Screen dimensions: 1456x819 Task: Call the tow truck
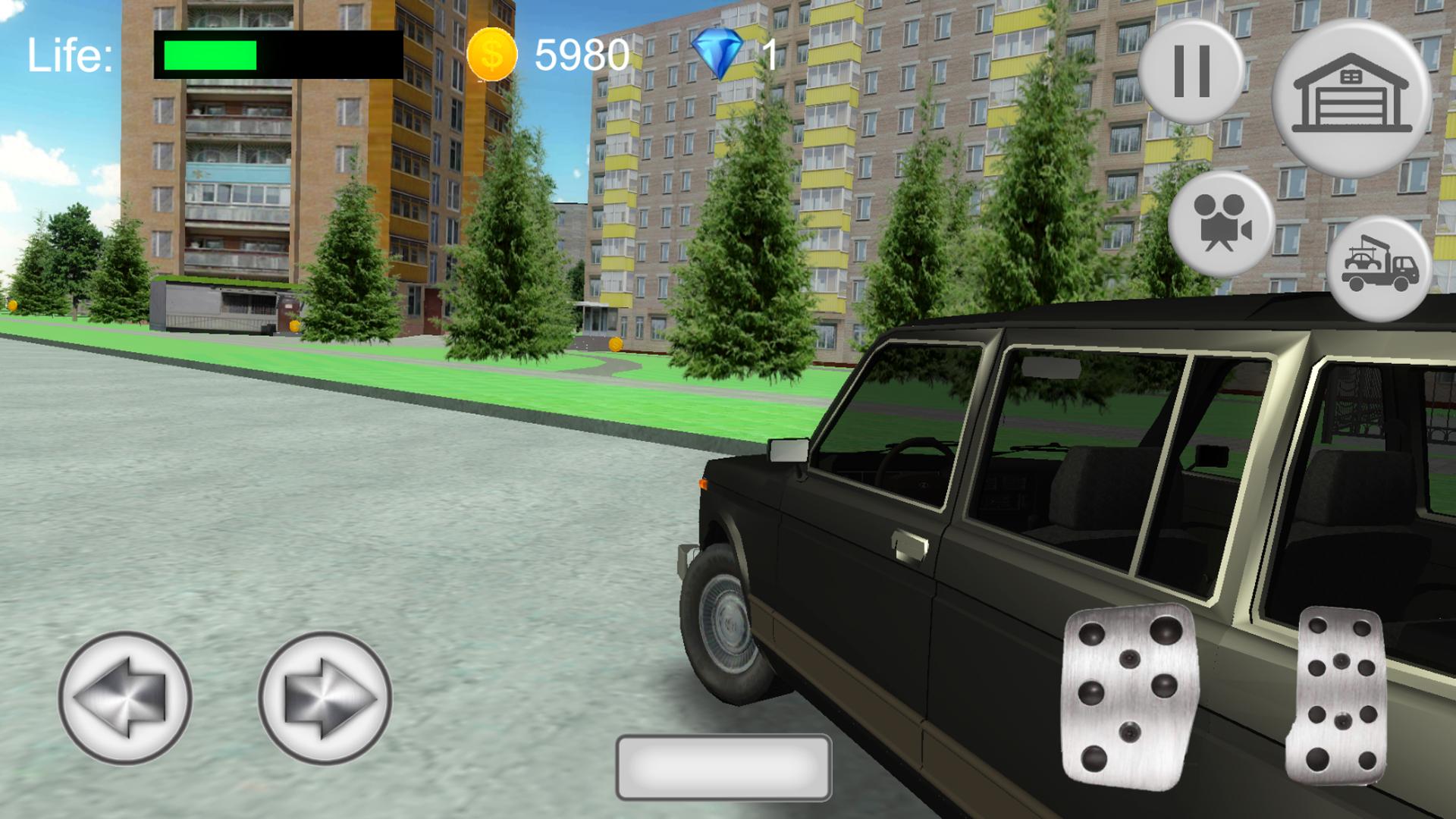[x=1379, y=269]
